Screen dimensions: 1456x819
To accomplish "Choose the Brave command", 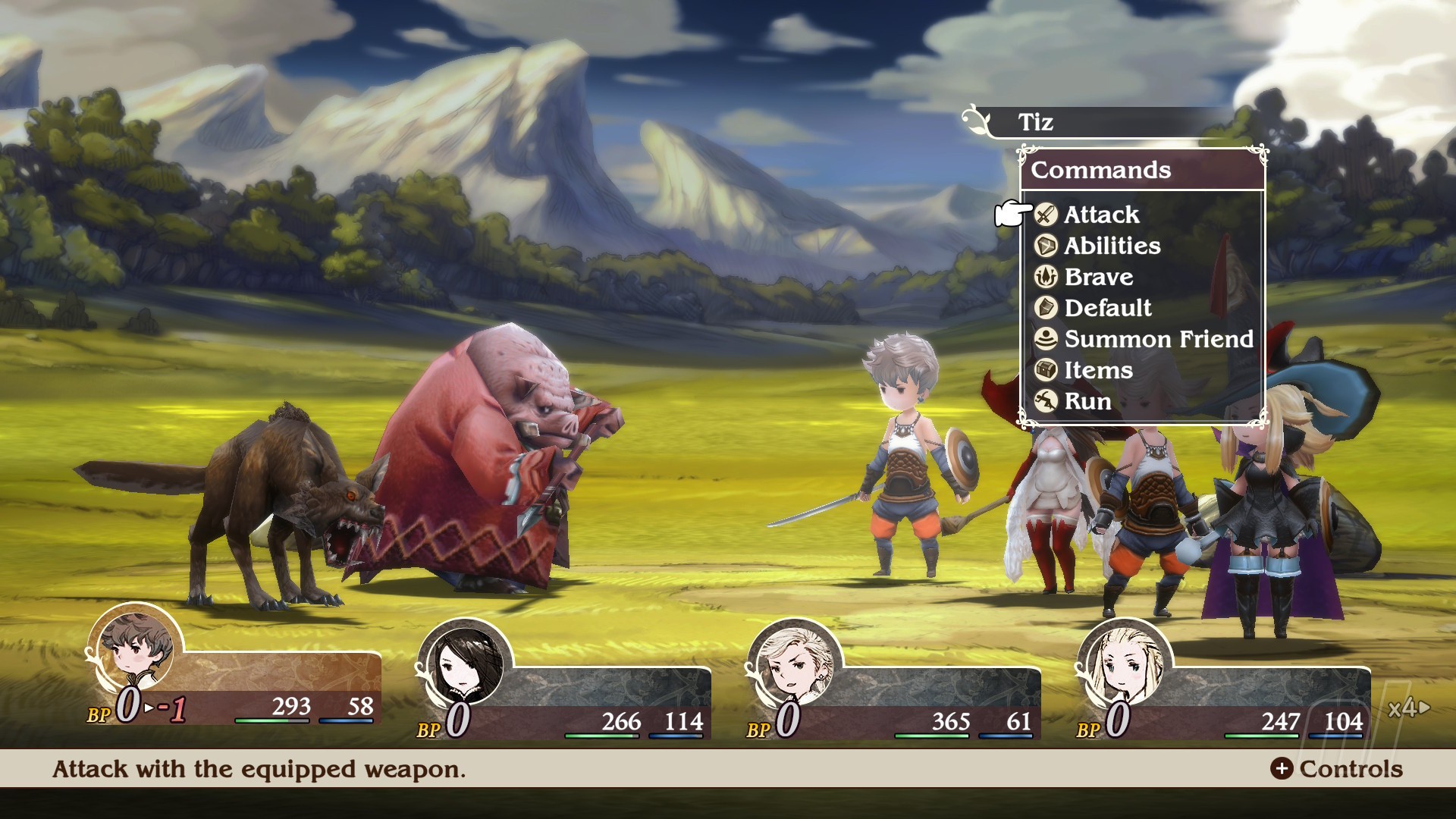I will pyautogui.click(x=1098, y=277).
